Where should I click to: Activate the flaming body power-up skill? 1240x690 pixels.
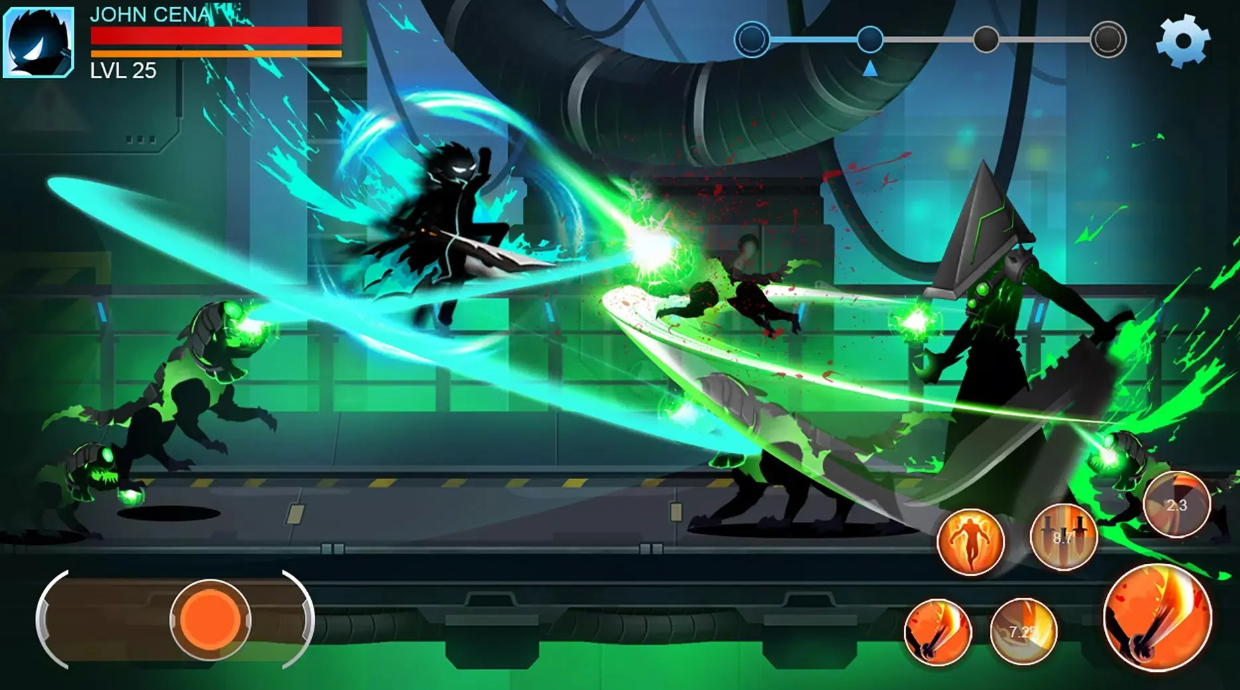pos(970,542)
